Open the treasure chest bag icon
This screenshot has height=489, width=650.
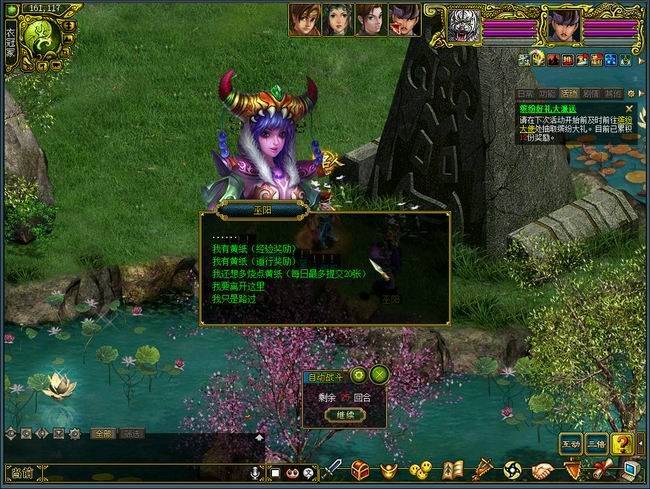361,469
